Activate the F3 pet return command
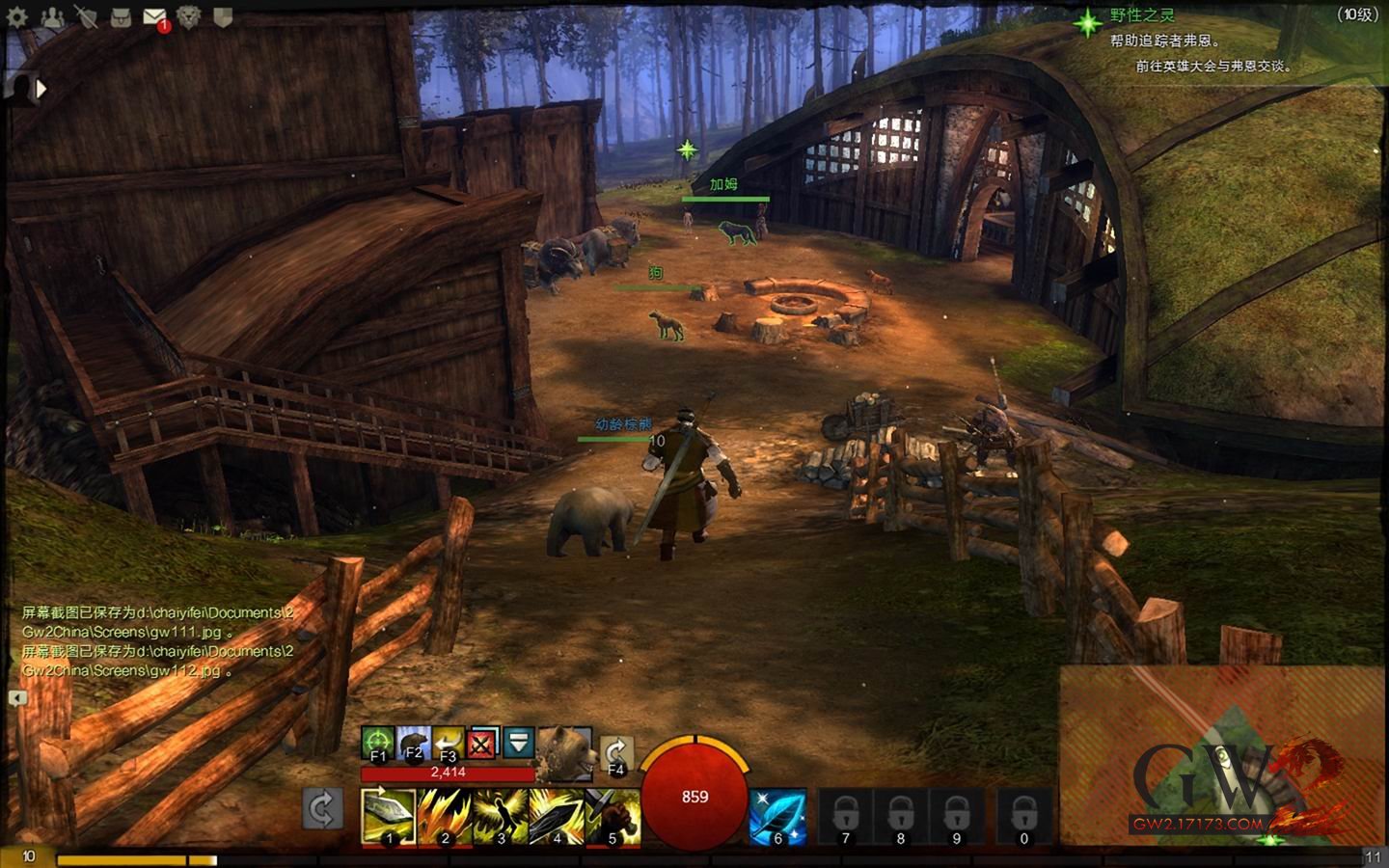The width and height of the screenshot is (1389, 868). 448,743
